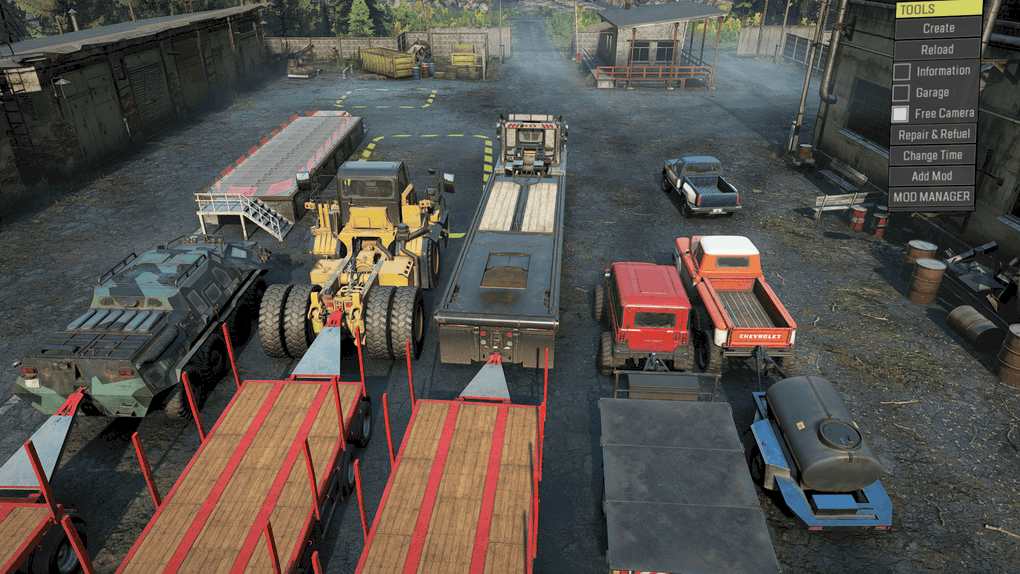Toggle the Information checkbox
The image size is (1020, 574).
pos(902,71)
